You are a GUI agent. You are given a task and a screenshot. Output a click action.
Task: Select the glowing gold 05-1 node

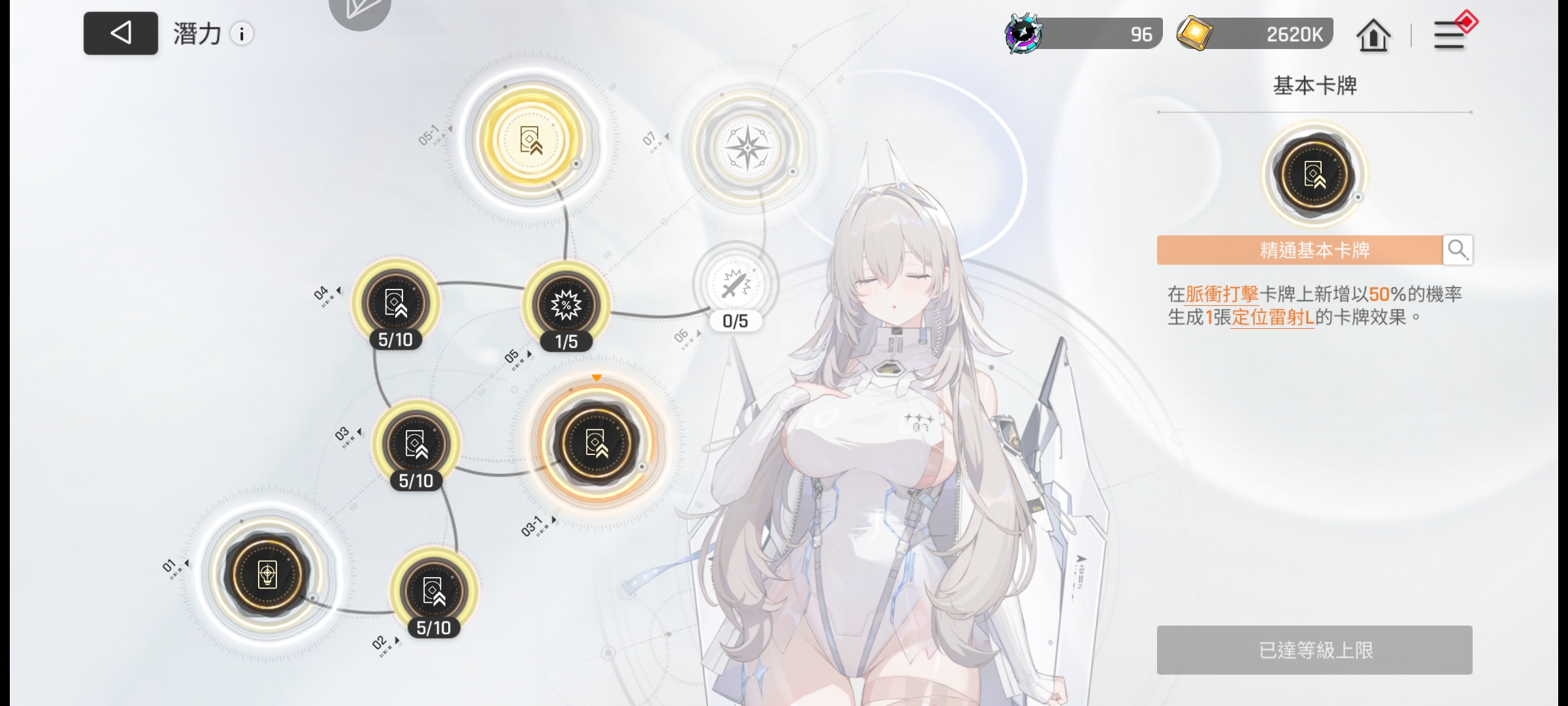[x=531, y=141]
